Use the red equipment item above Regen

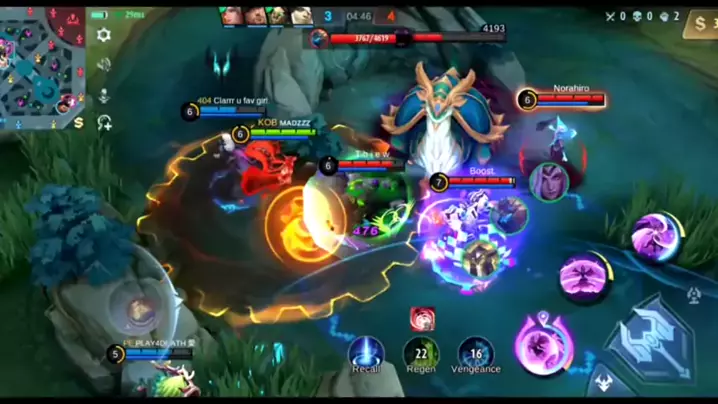coord(422,319)
